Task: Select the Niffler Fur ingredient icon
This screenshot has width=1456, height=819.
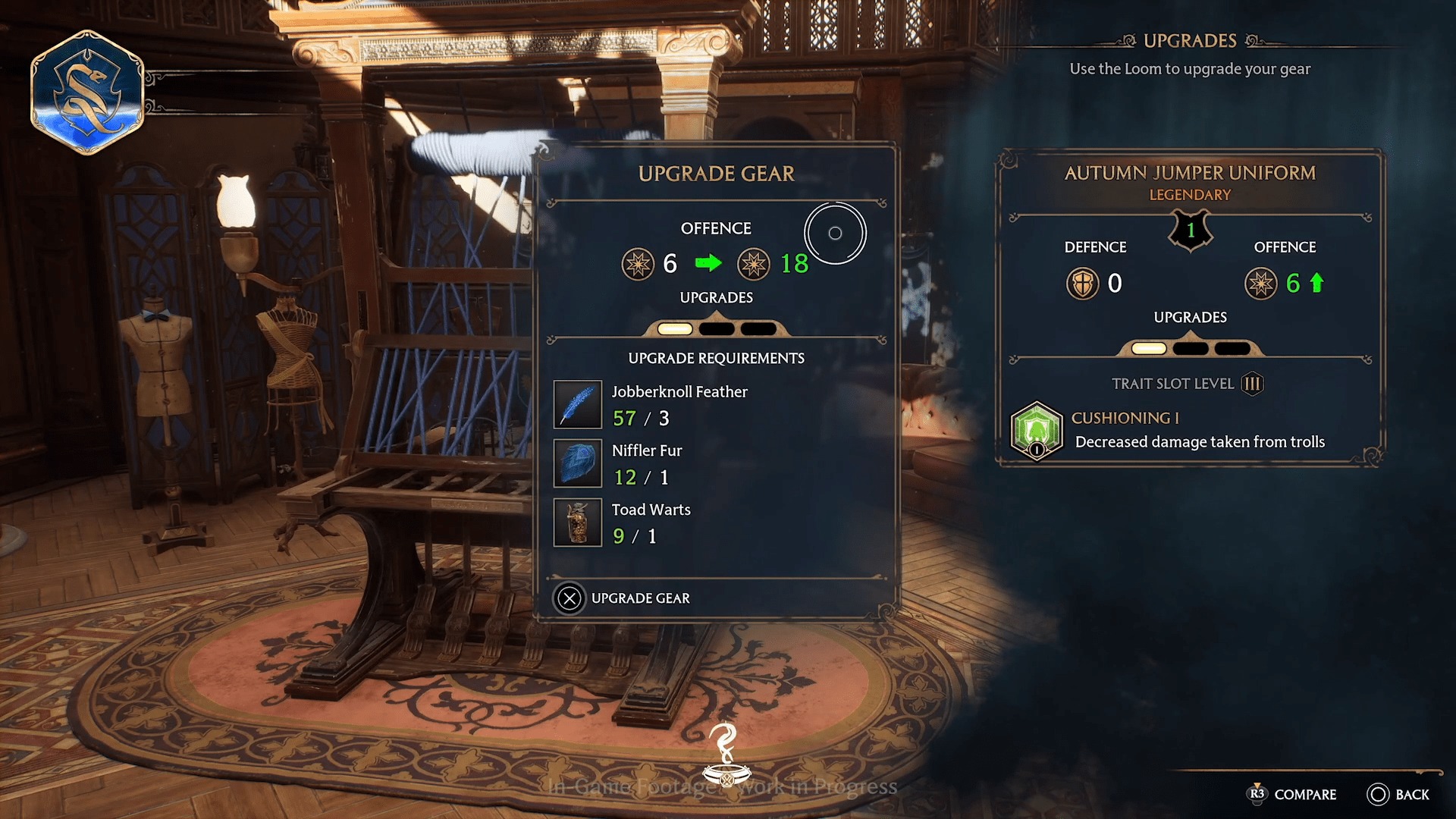Action: (578, 463)
